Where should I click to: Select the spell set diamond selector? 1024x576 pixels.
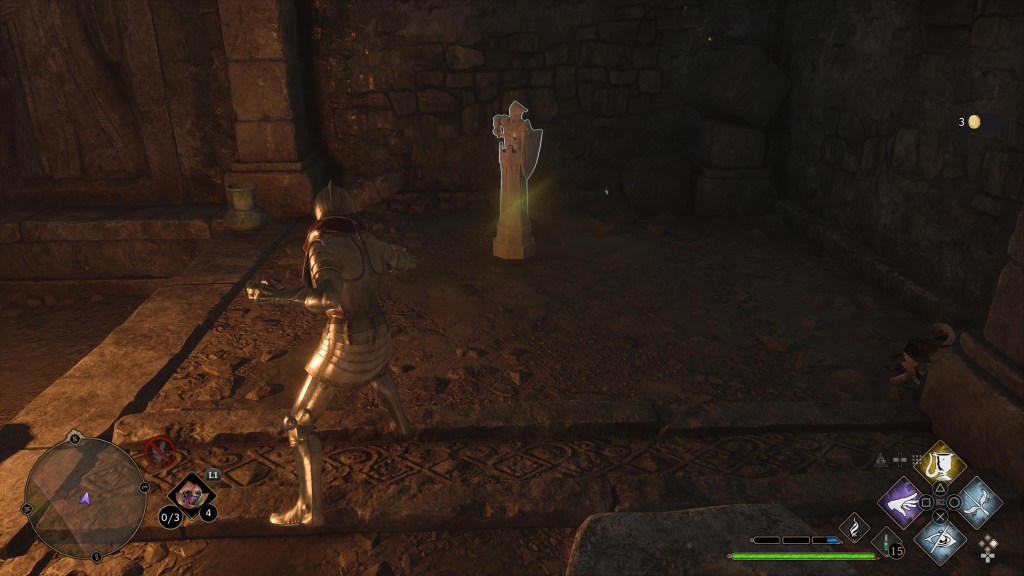coord(988,548)
